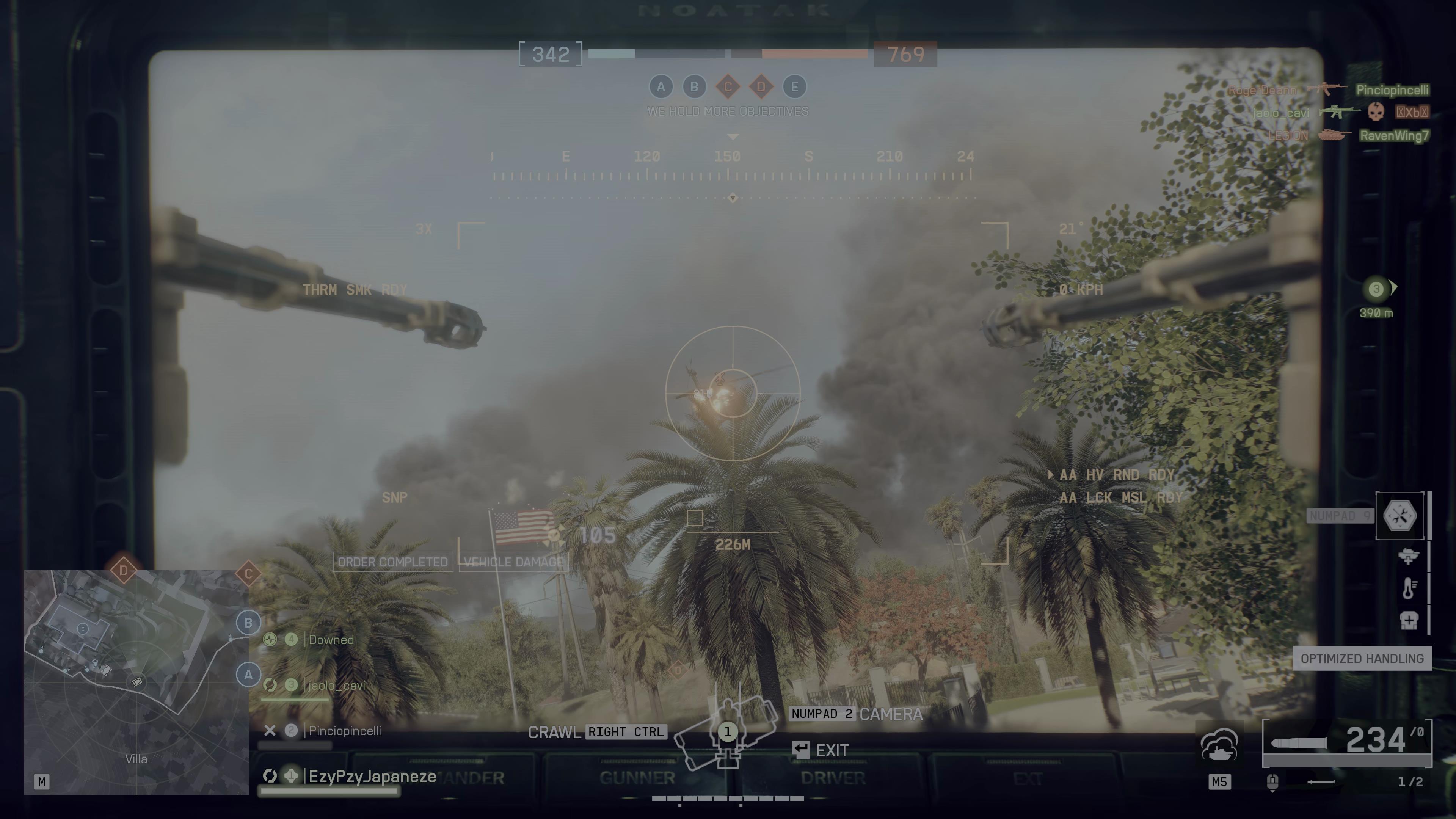Open the Villa minimap
Viewport: 1456px width, 819px height.
(136, 682)
